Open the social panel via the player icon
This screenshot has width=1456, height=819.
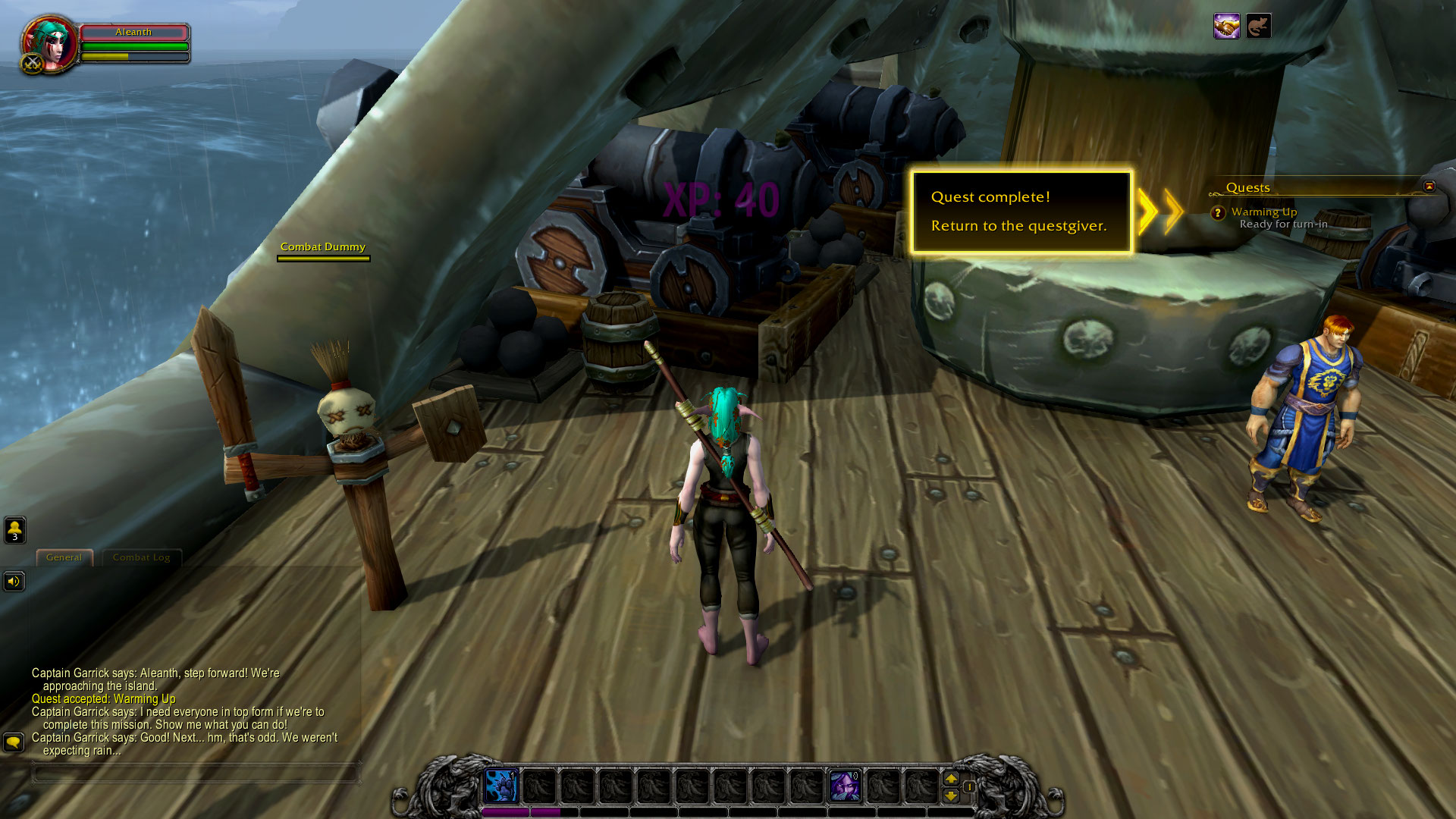click(x=14, y=530)
